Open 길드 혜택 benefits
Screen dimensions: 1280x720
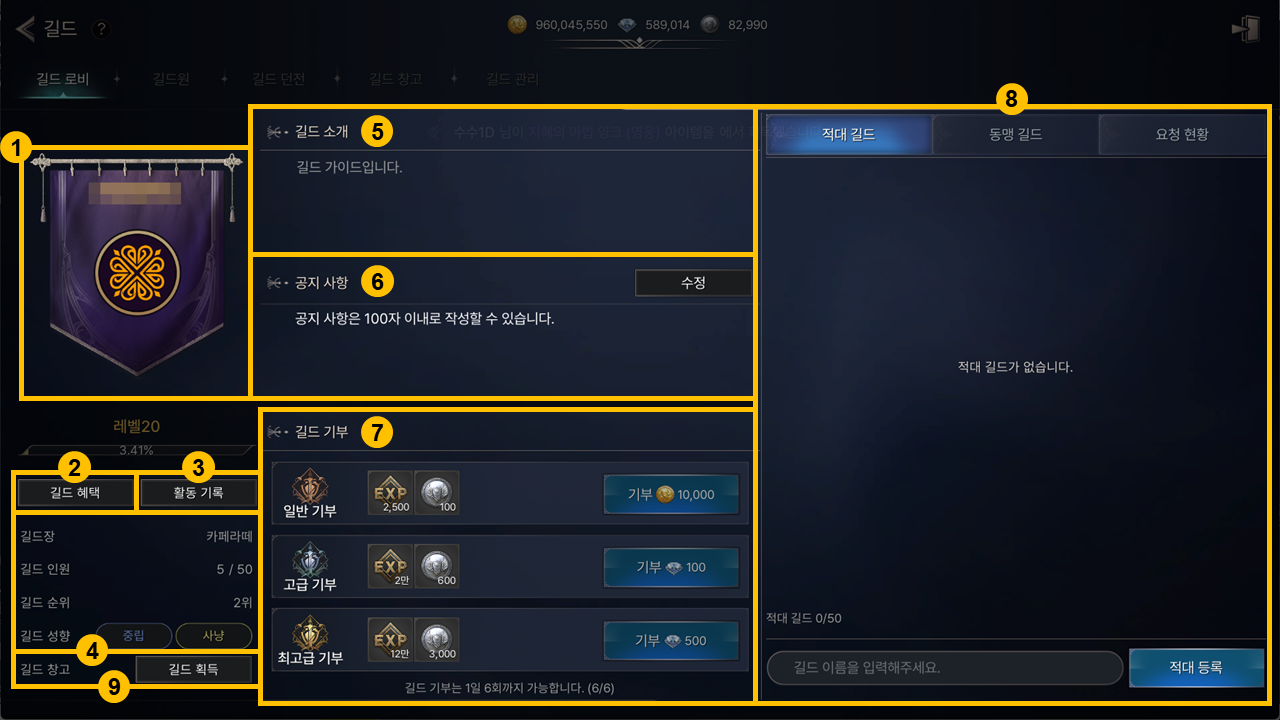coord(75,492)
